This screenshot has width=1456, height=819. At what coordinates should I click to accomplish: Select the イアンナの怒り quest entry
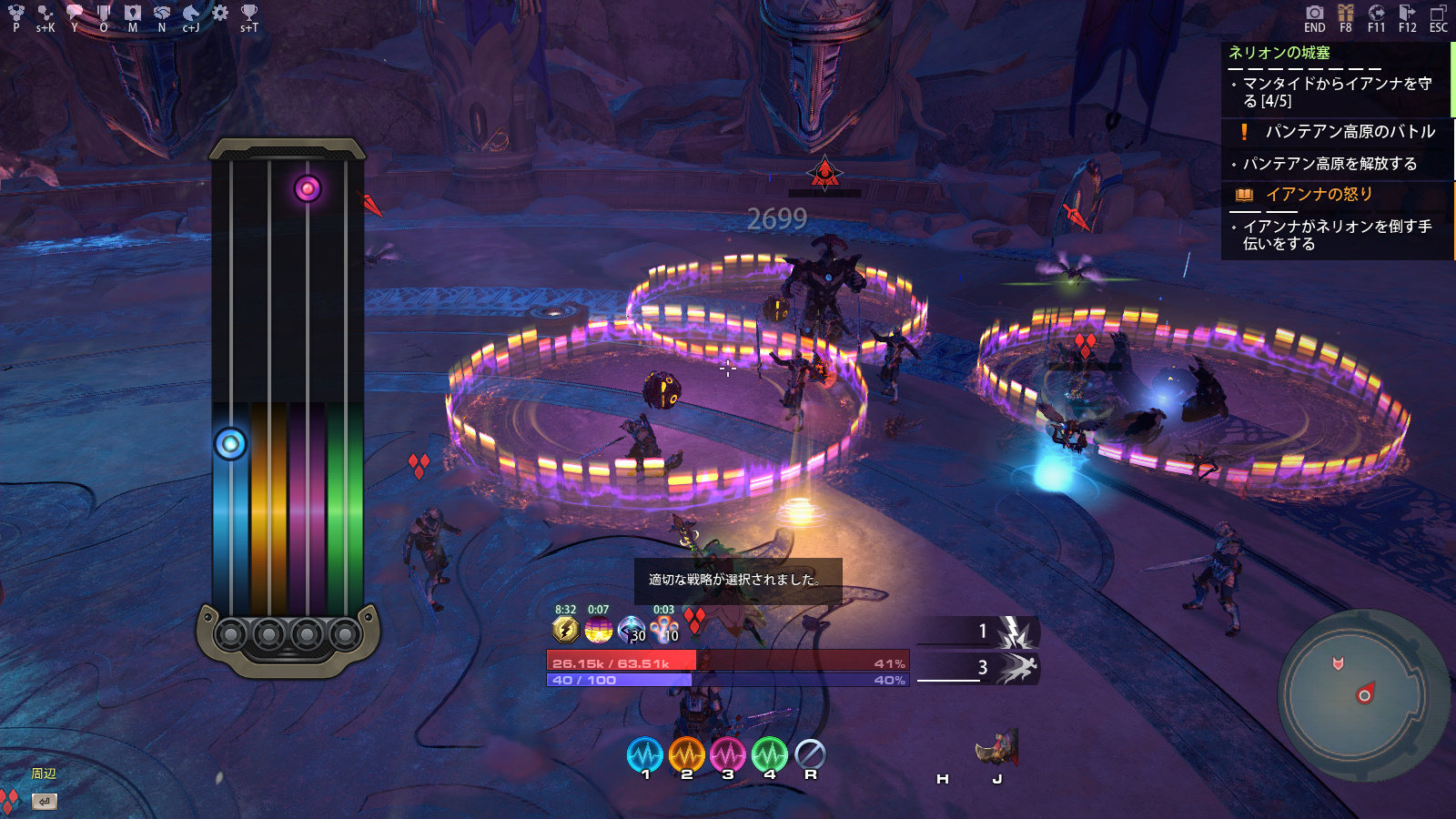(x=1319, y=195)
